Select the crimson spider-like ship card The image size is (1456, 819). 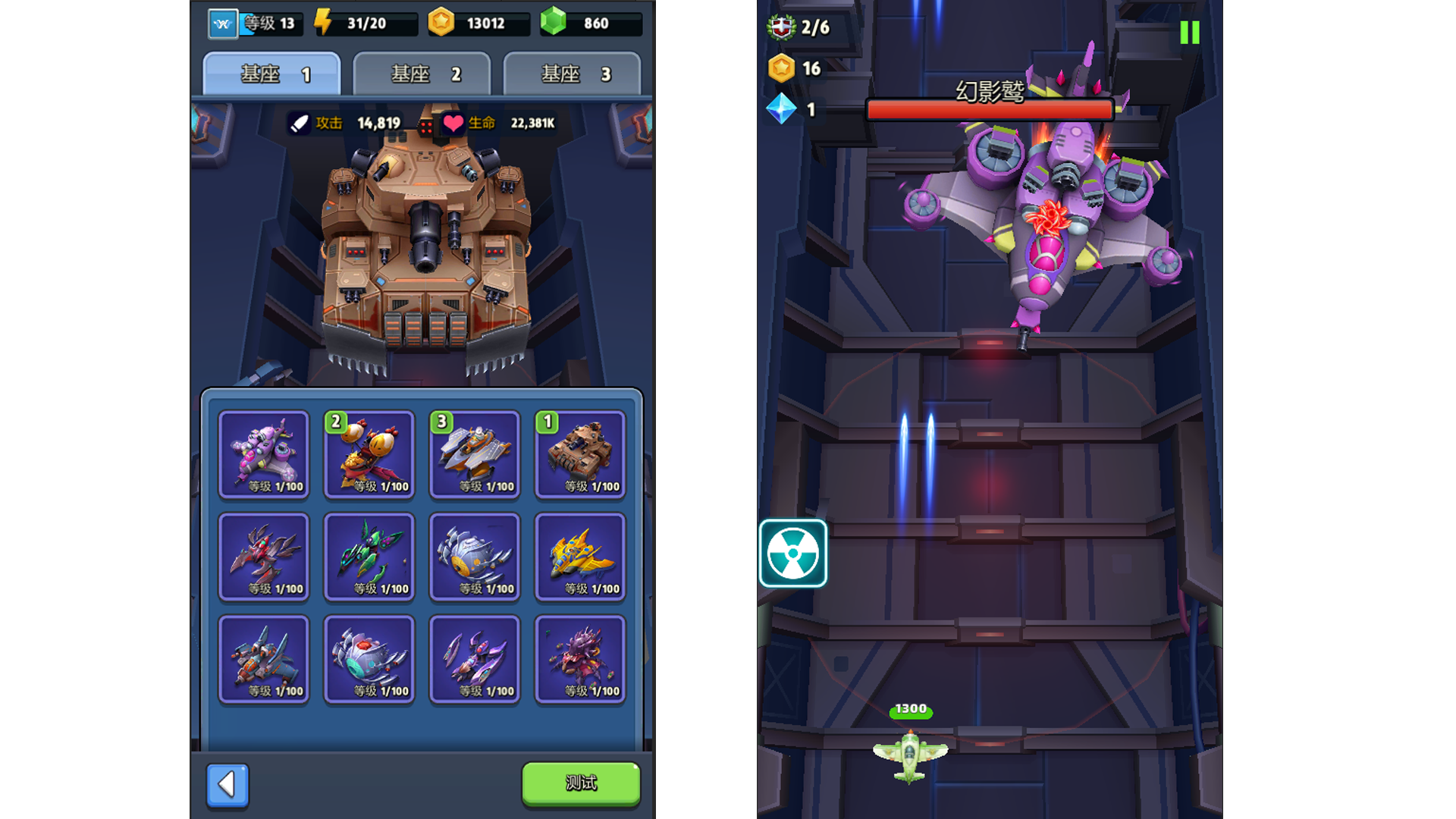(x=580, y=659)
